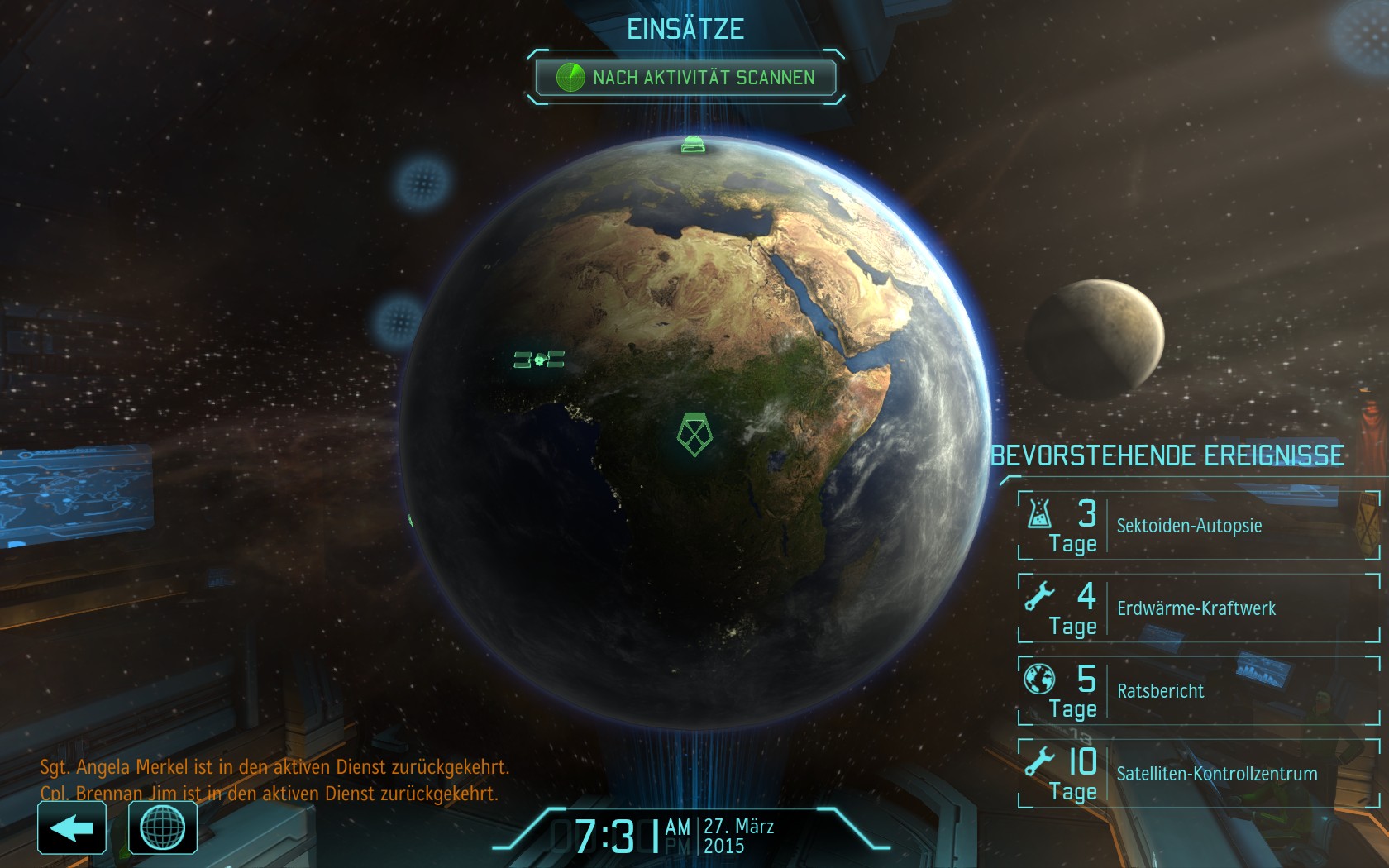Screen dimensions: 1389x868
Task: Select the Satelliten-Kontrollzentrum event row
Action: tap(1198, 774)
